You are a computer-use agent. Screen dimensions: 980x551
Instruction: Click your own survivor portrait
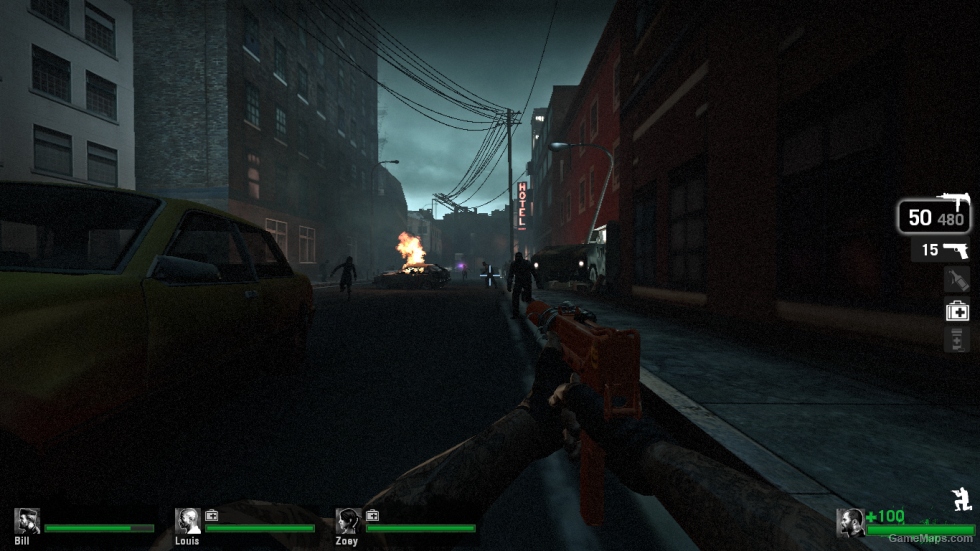pyautogui.click(x=850, y=522)
